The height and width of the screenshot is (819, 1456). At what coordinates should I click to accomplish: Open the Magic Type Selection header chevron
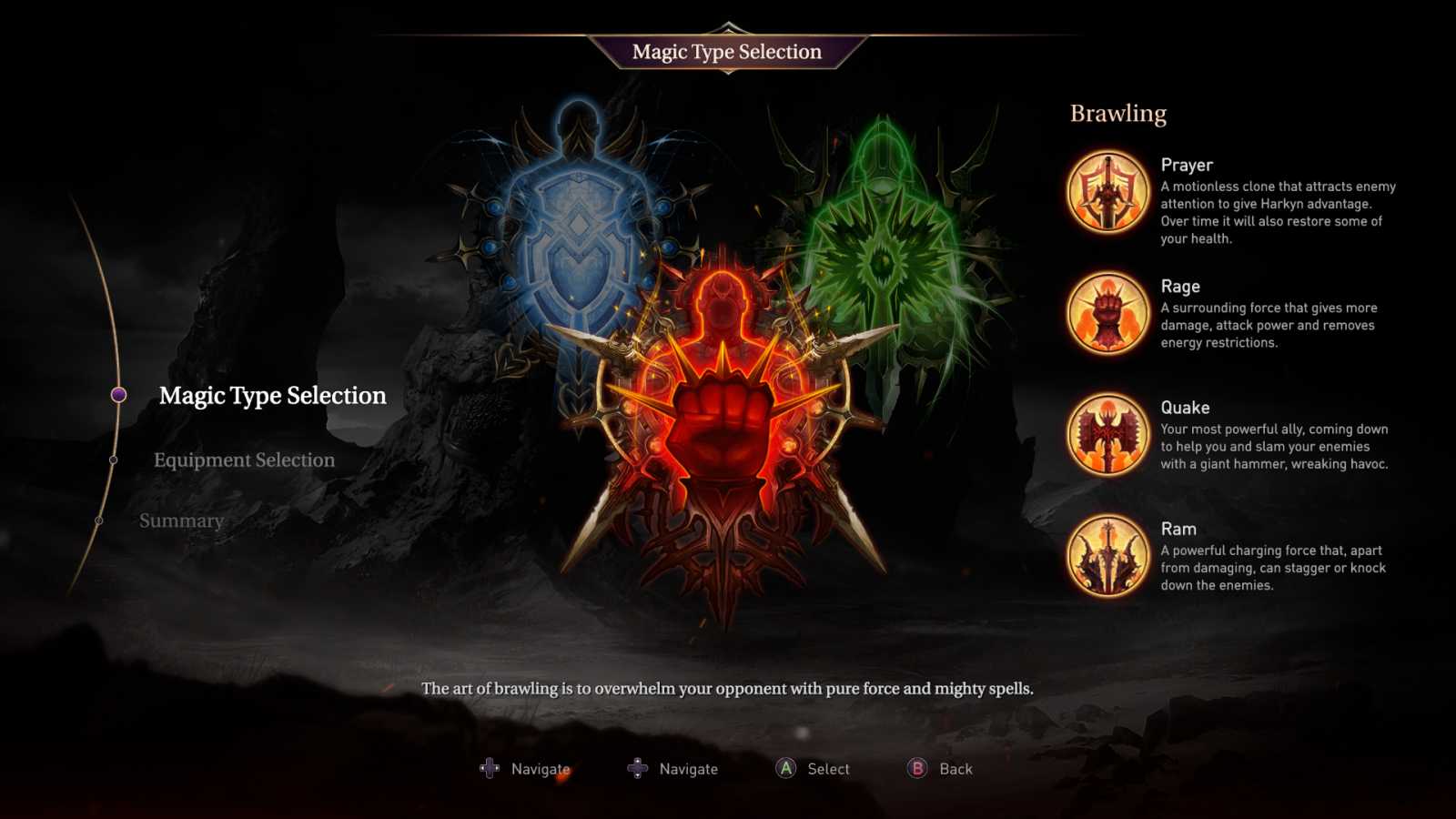coord(726,27)
